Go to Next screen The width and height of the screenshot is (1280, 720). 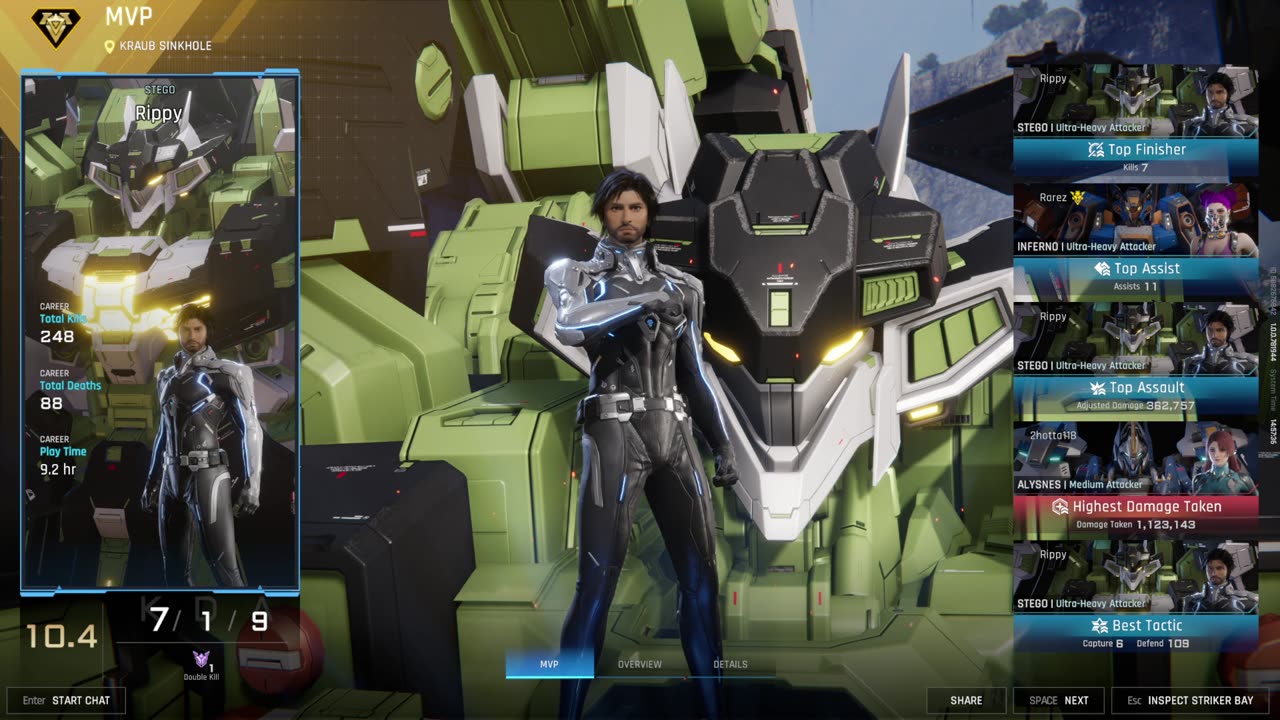[x=1059, y=700]
